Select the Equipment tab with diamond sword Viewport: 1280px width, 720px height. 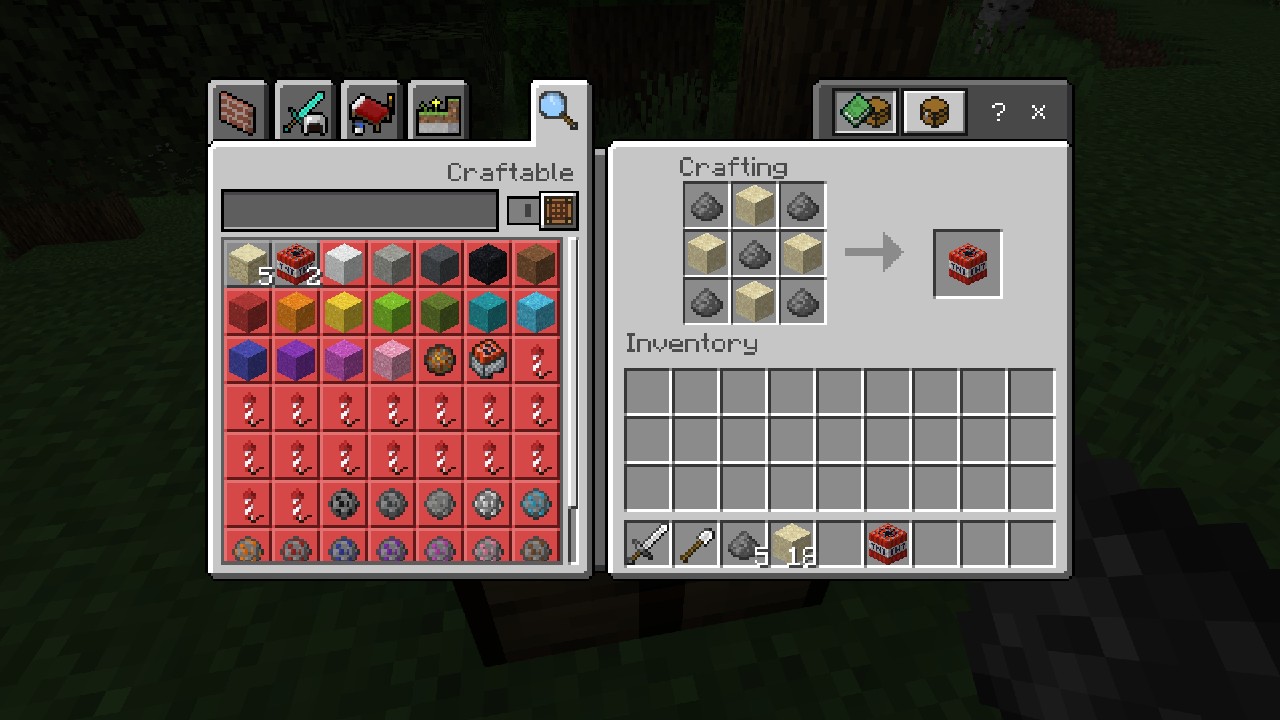pyautogui.click(x=304, y=111)
